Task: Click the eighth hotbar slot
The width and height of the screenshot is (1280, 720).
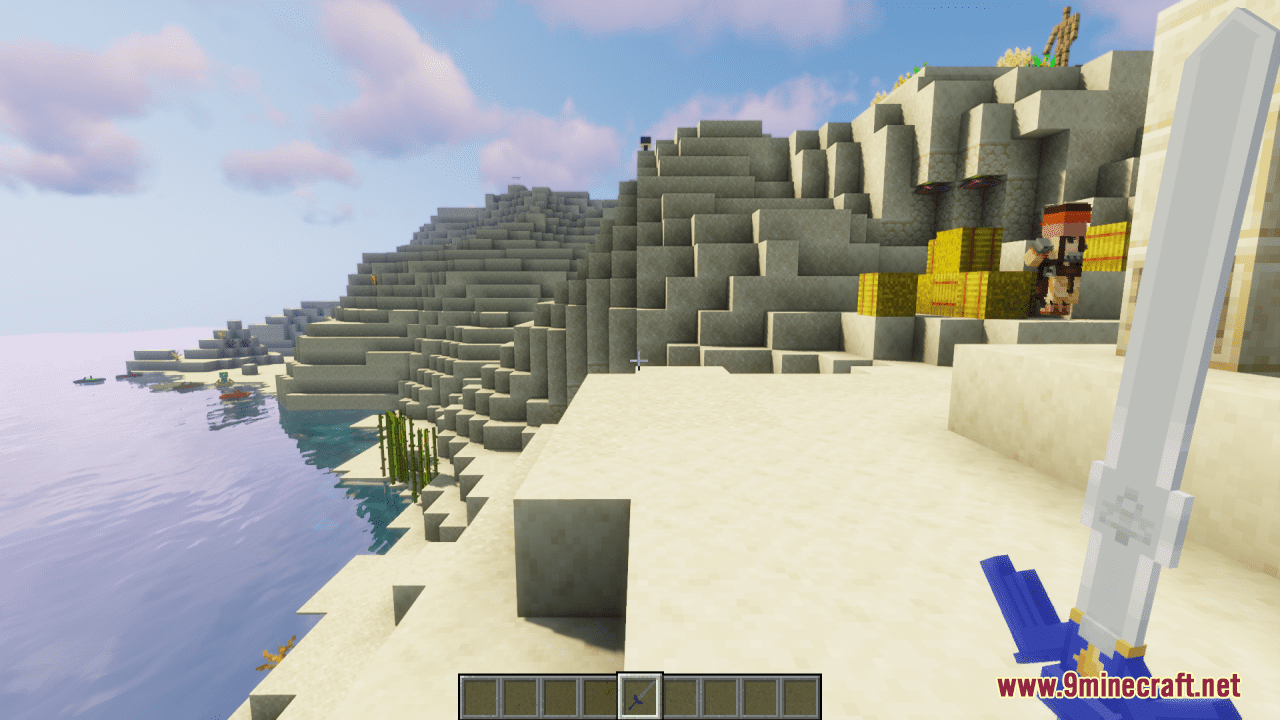Action: point(760,695)
